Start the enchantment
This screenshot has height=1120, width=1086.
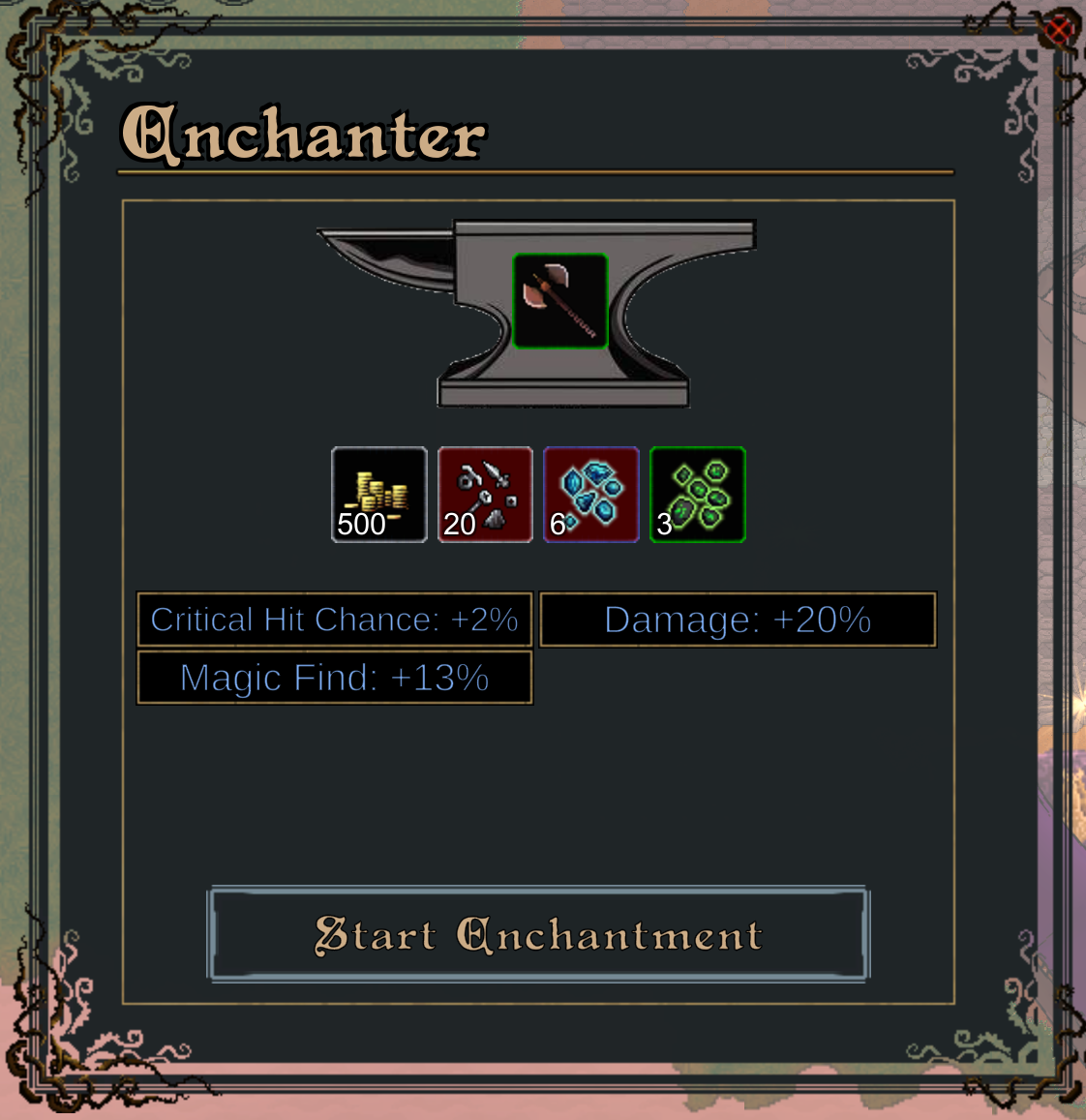(538, 934)
